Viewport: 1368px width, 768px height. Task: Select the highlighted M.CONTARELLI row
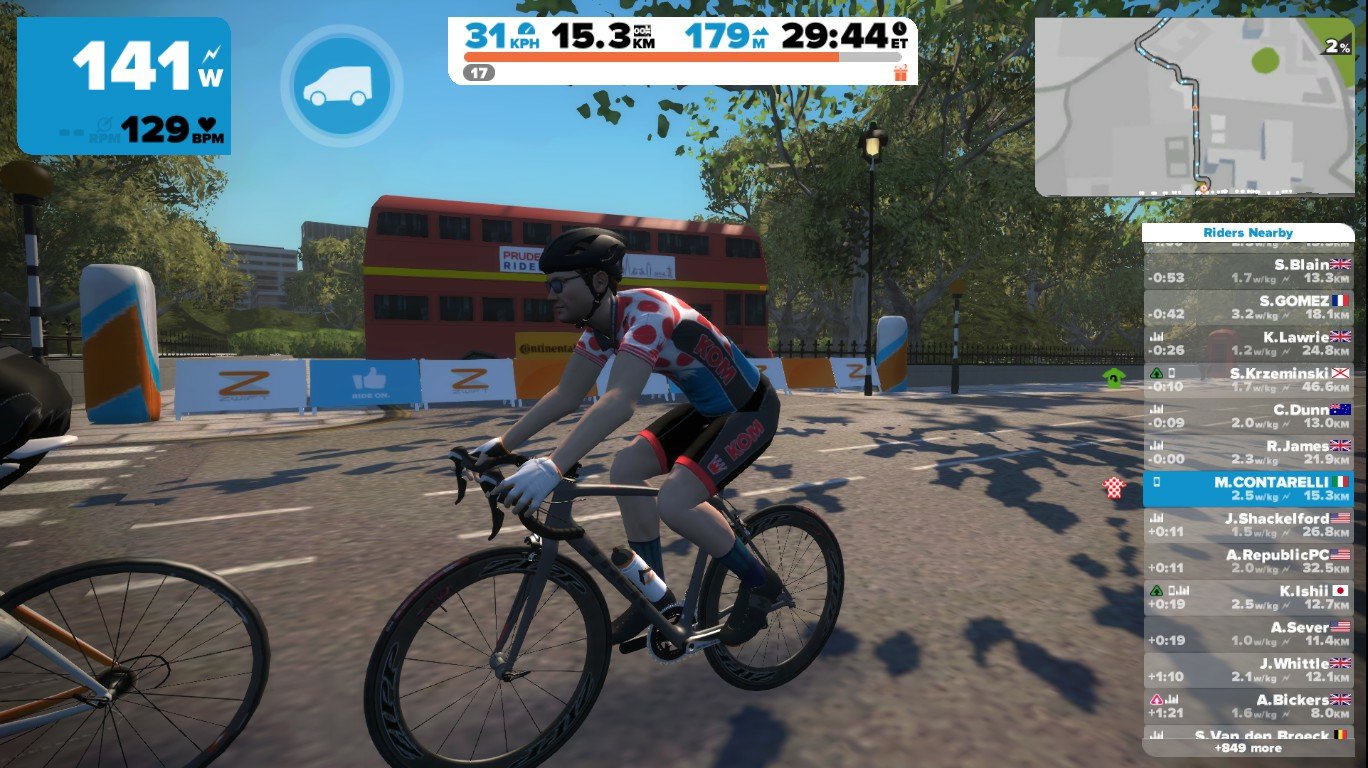point(1248,489)
